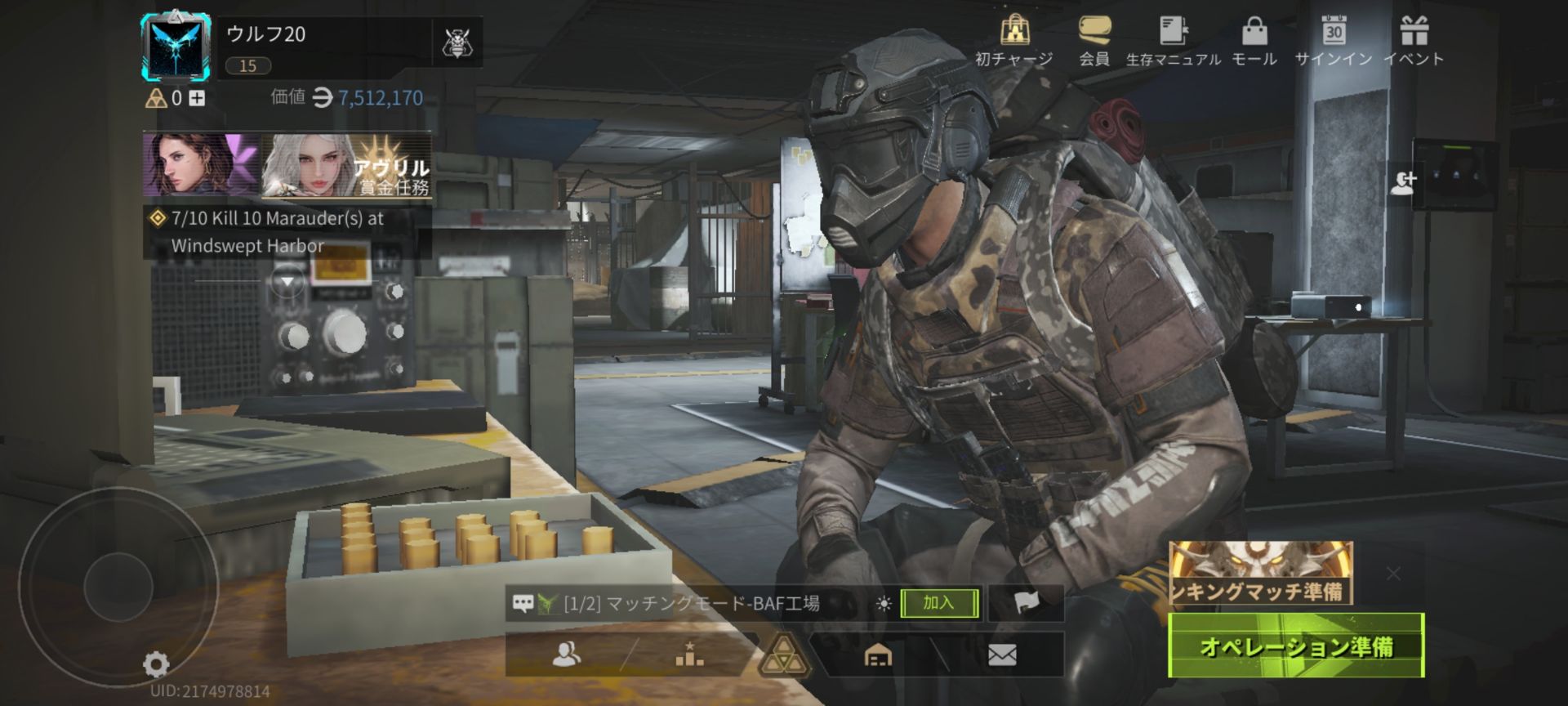Open the 会員 membership menu
1568x706 pixels.
(1094, 41)
